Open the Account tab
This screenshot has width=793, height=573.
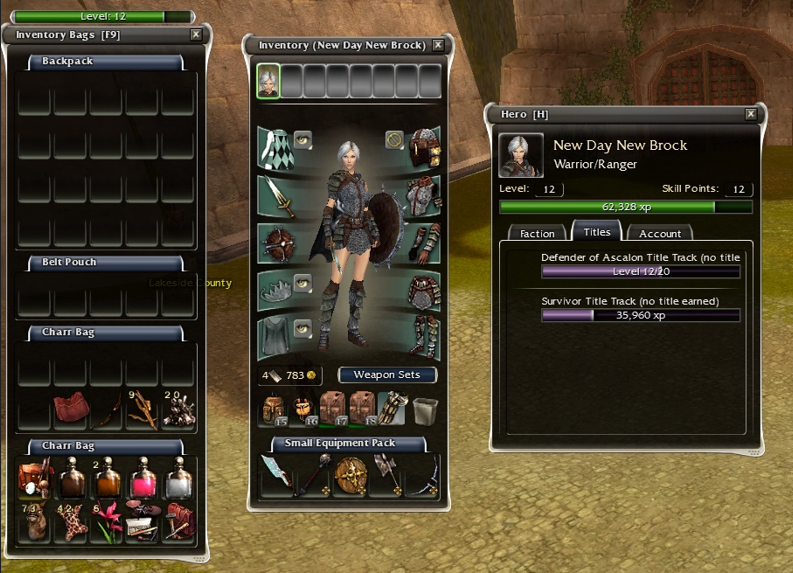[660, 233]
